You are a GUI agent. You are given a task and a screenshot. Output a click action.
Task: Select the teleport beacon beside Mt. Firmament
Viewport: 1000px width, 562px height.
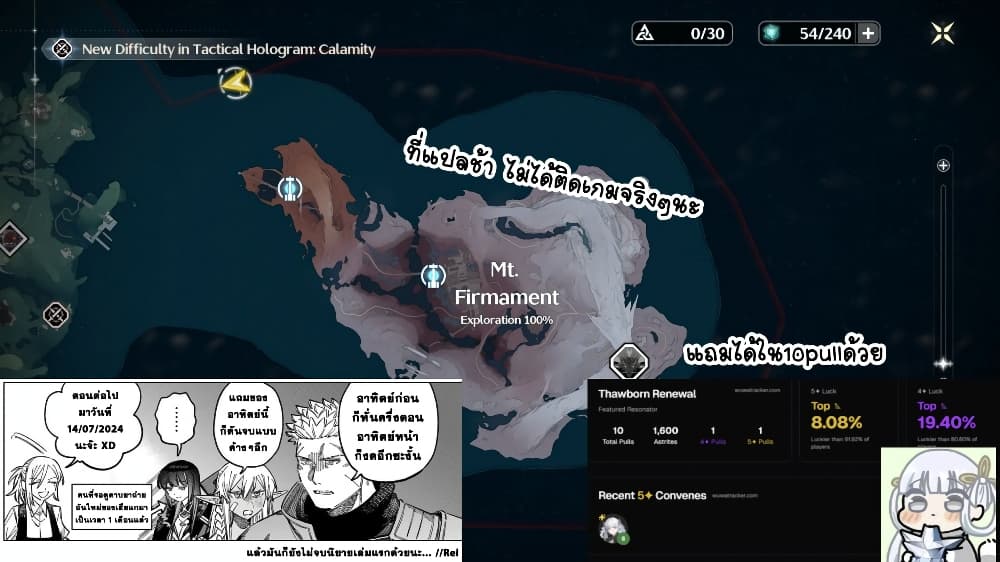coord(433,275)
